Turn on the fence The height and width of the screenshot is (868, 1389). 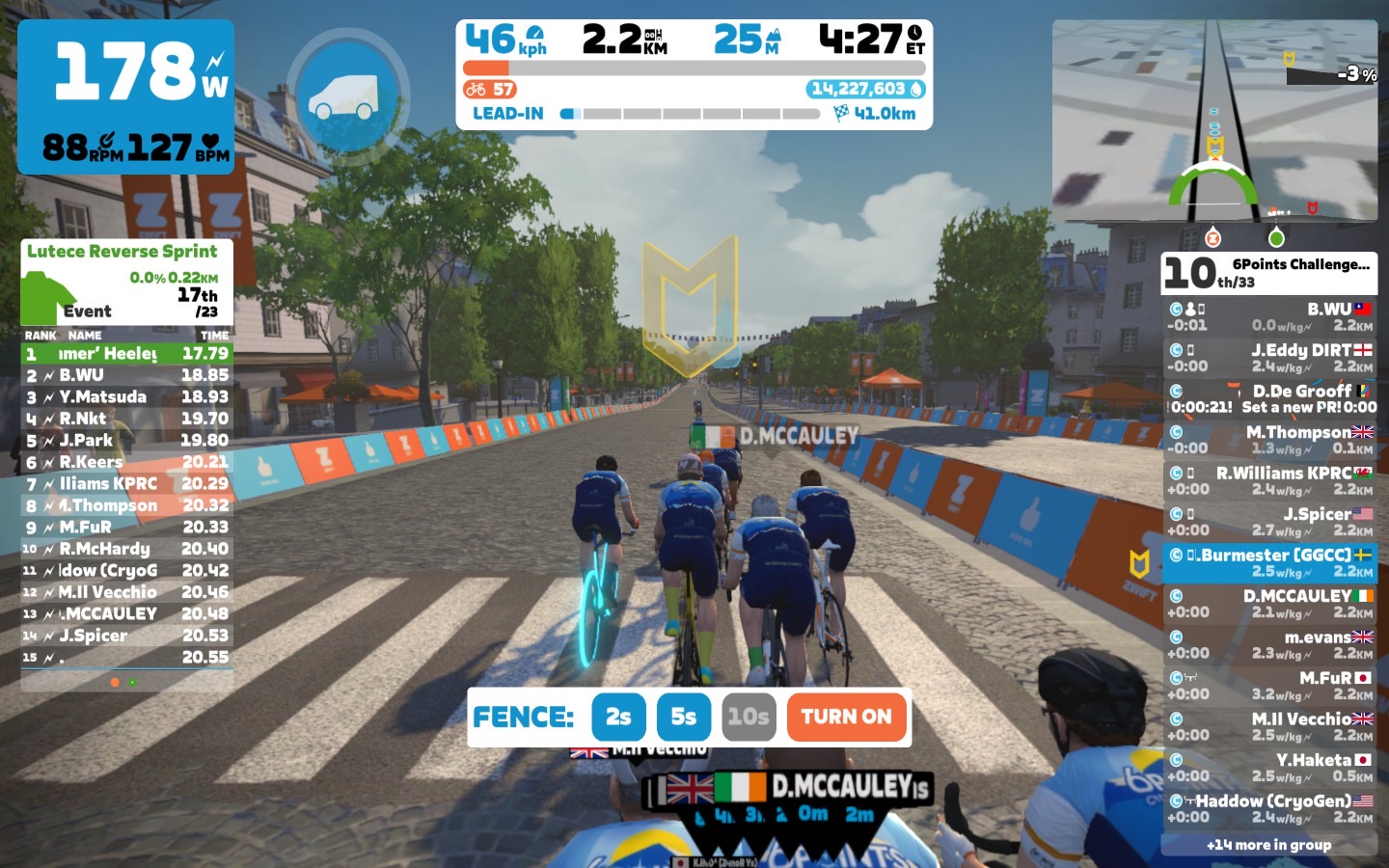847,717
